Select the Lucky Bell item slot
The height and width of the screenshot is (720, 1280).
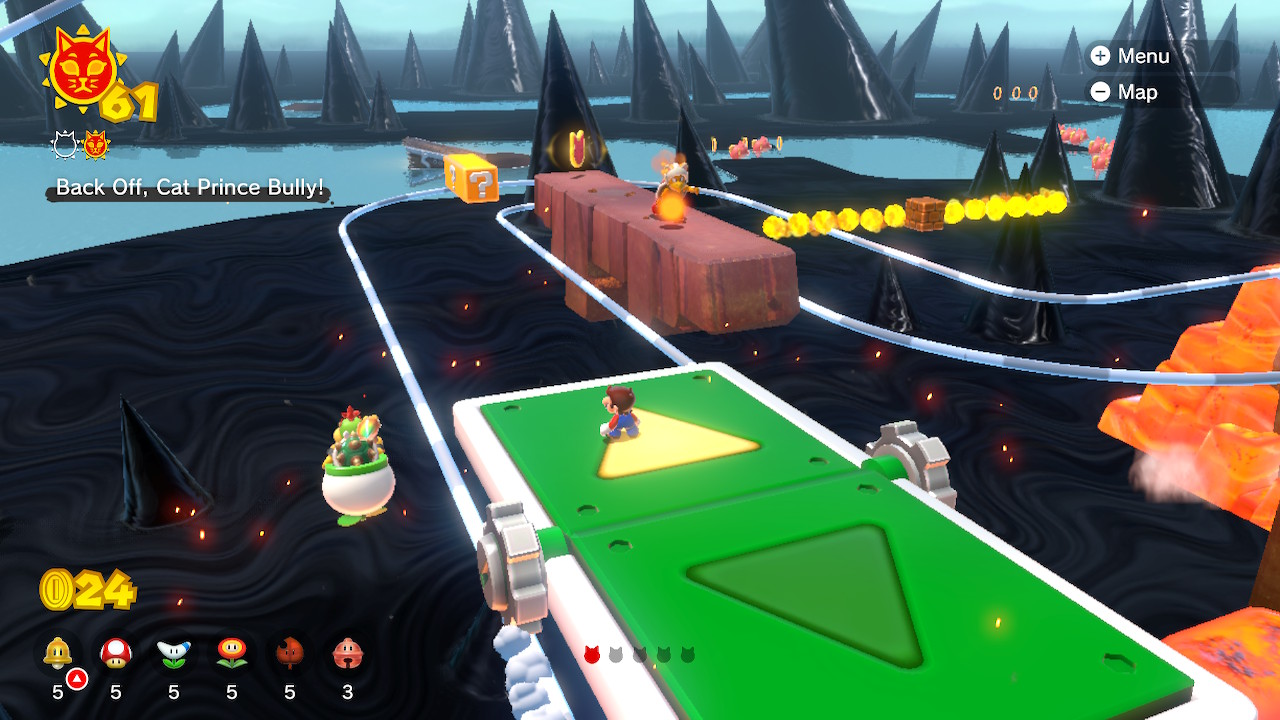[x=346, y=650]
